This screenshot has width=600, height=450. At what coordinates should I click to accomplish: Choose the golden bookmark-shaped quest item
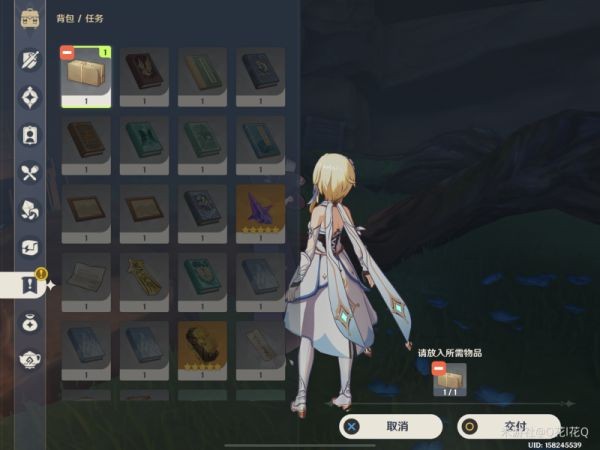click(144, 276)
